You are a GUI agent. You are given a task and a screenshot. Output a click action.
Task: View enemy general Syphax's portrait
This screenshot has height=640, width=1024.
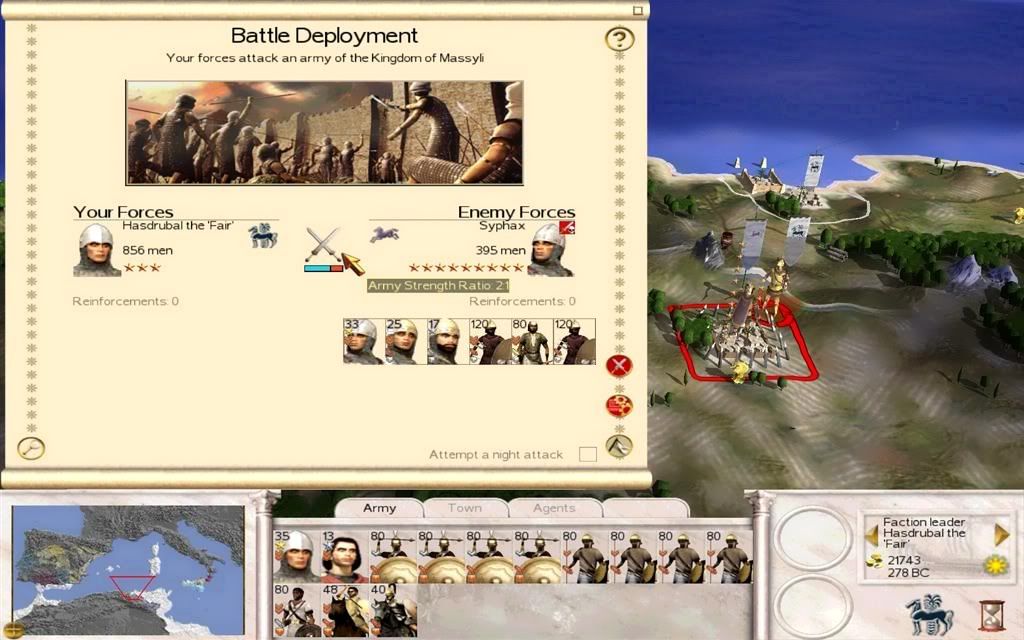[x=550, y=249]
